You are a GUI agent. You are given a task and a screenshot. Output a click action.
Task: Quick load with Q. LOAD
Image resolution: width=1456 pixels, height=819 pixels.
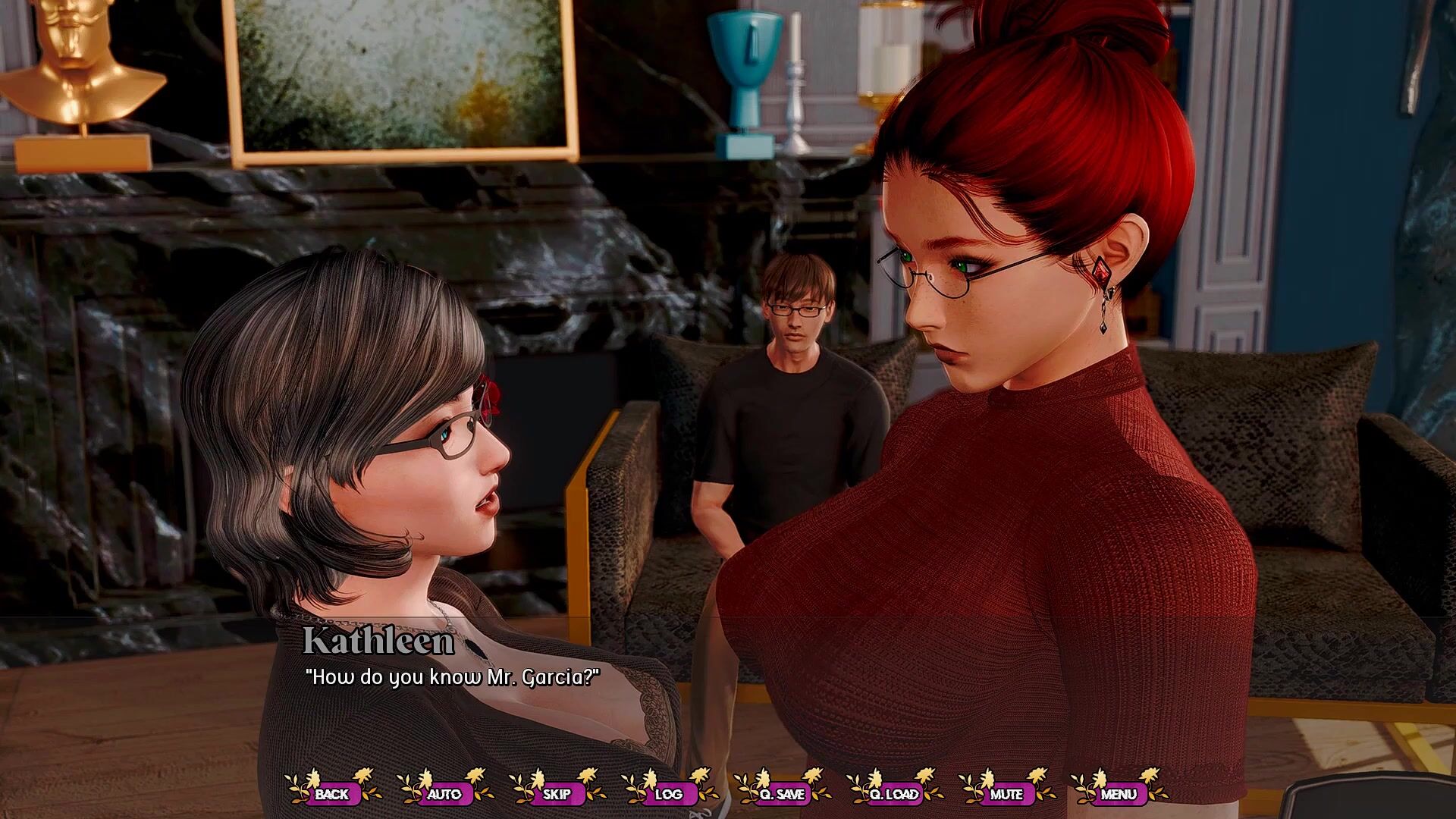pyautogui.click(x=893, y=794)
